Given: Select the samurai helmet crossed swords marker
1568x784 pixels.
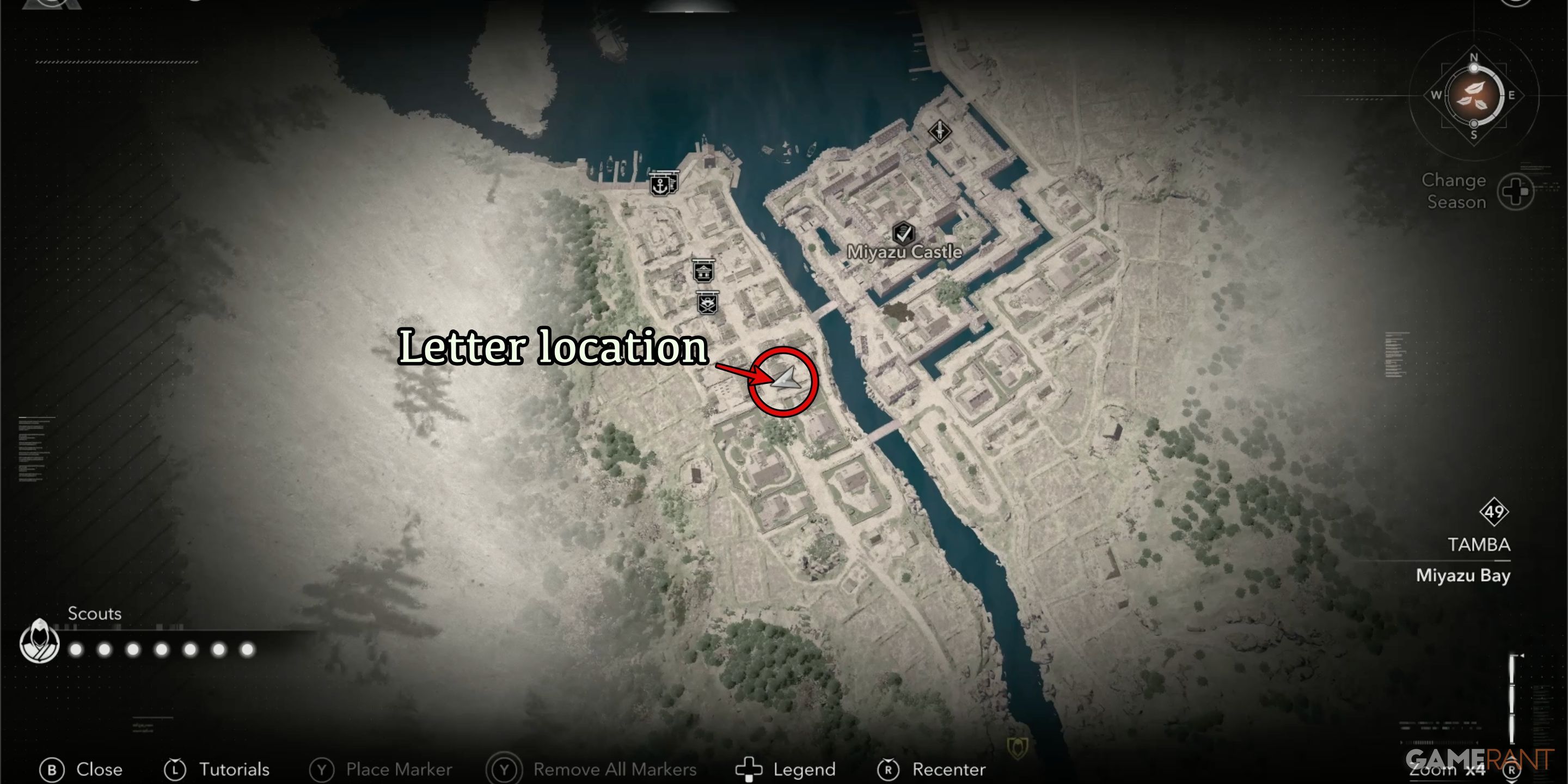Looking at the screenshot, I should 707,303.
